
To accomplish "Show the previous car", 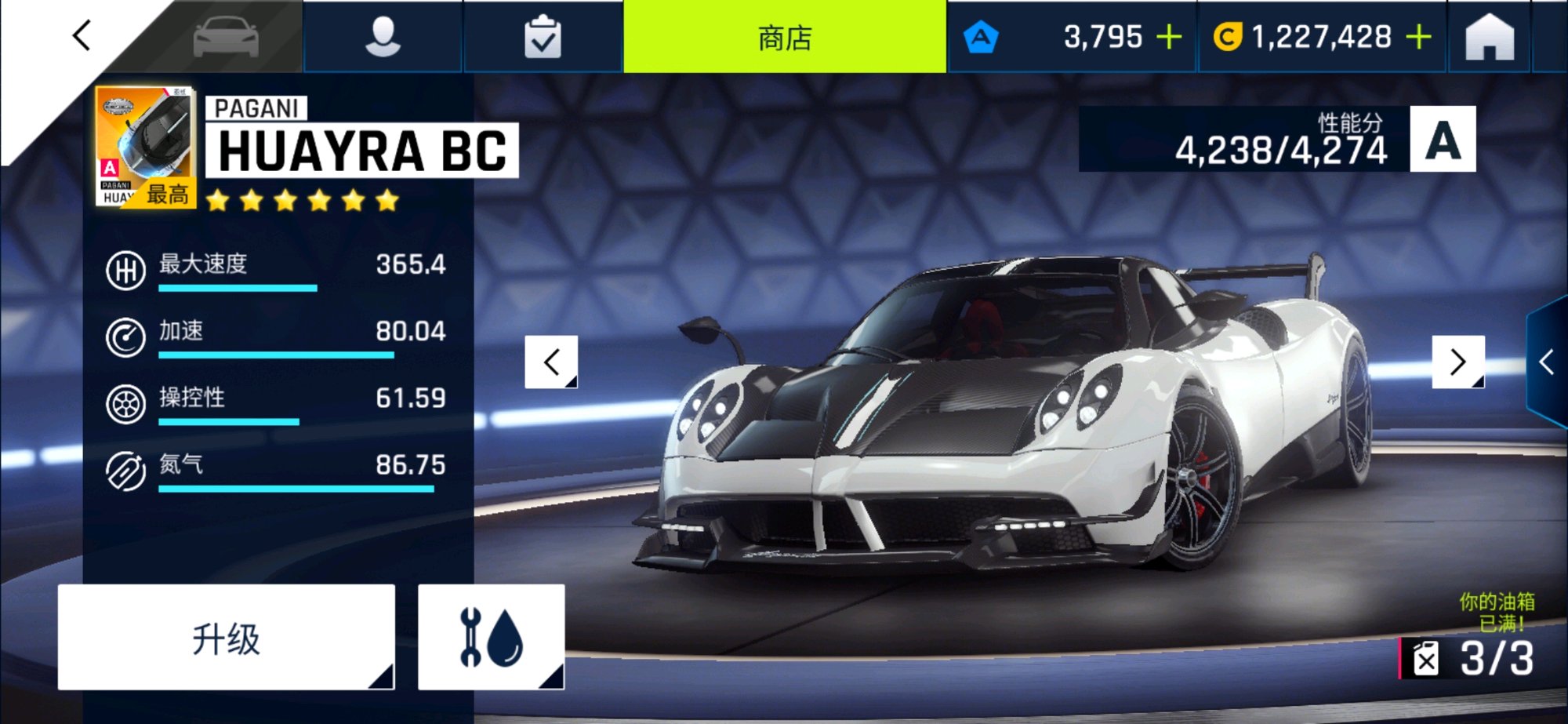I will 551,362.
